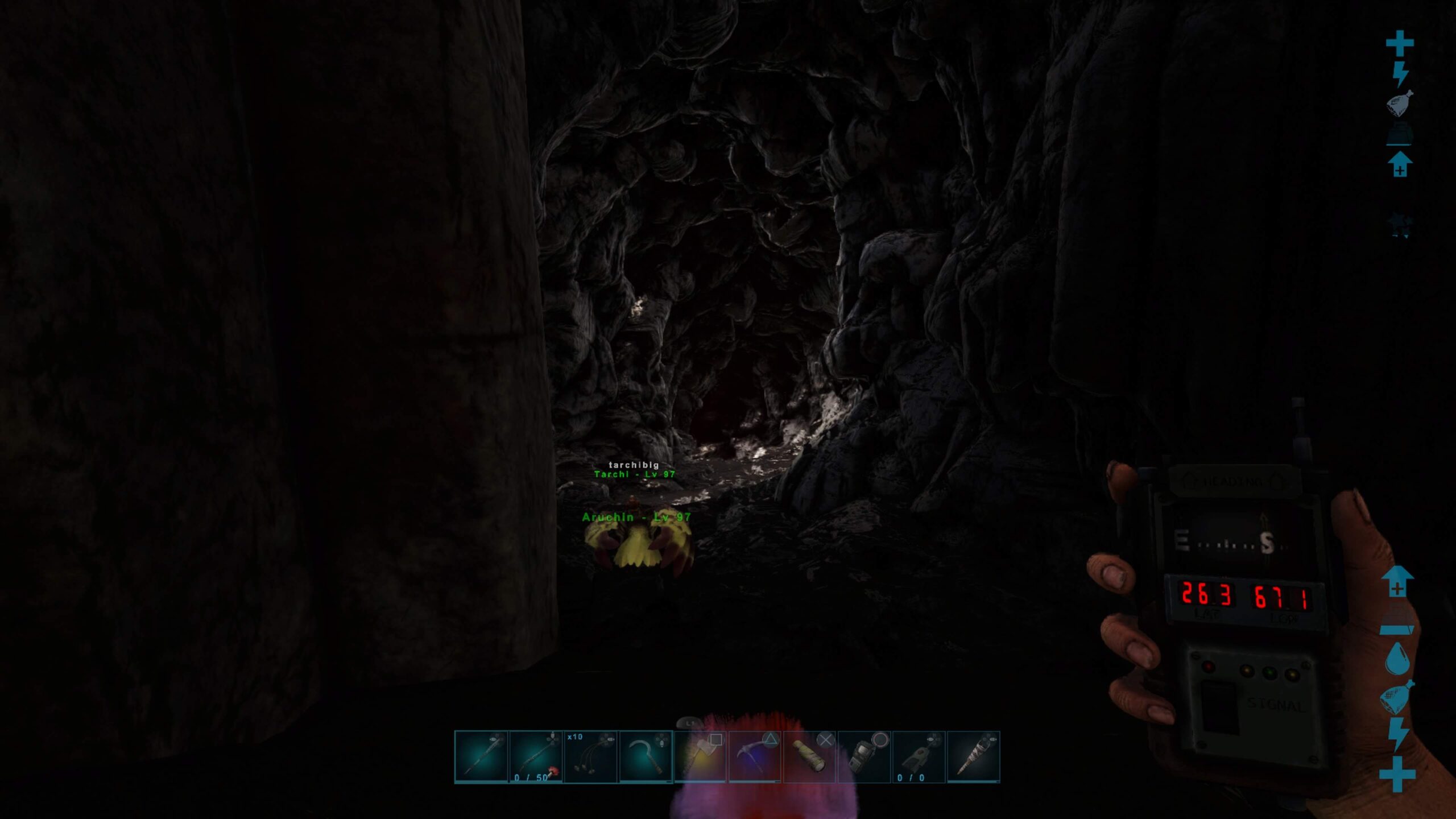Equip the wrapped torch in the last slot

coord(973,757)
